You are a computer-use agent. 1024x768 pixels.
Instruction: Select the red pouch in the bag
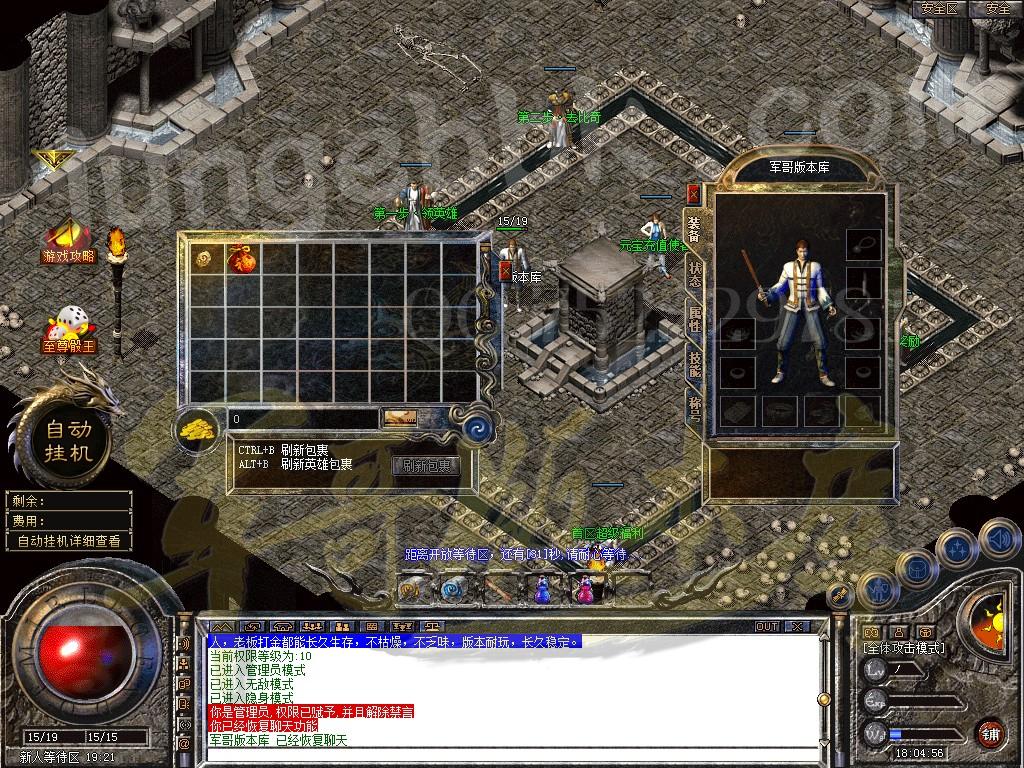click(x=240, y=259)
